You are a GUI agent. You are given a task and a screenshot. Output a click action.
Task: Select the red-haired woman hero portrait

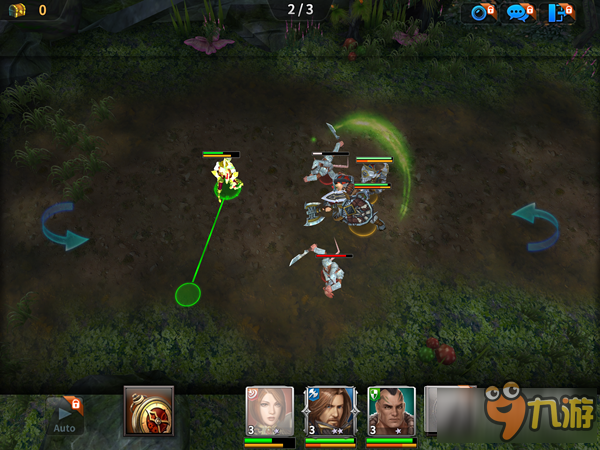(x=270, y=412)
